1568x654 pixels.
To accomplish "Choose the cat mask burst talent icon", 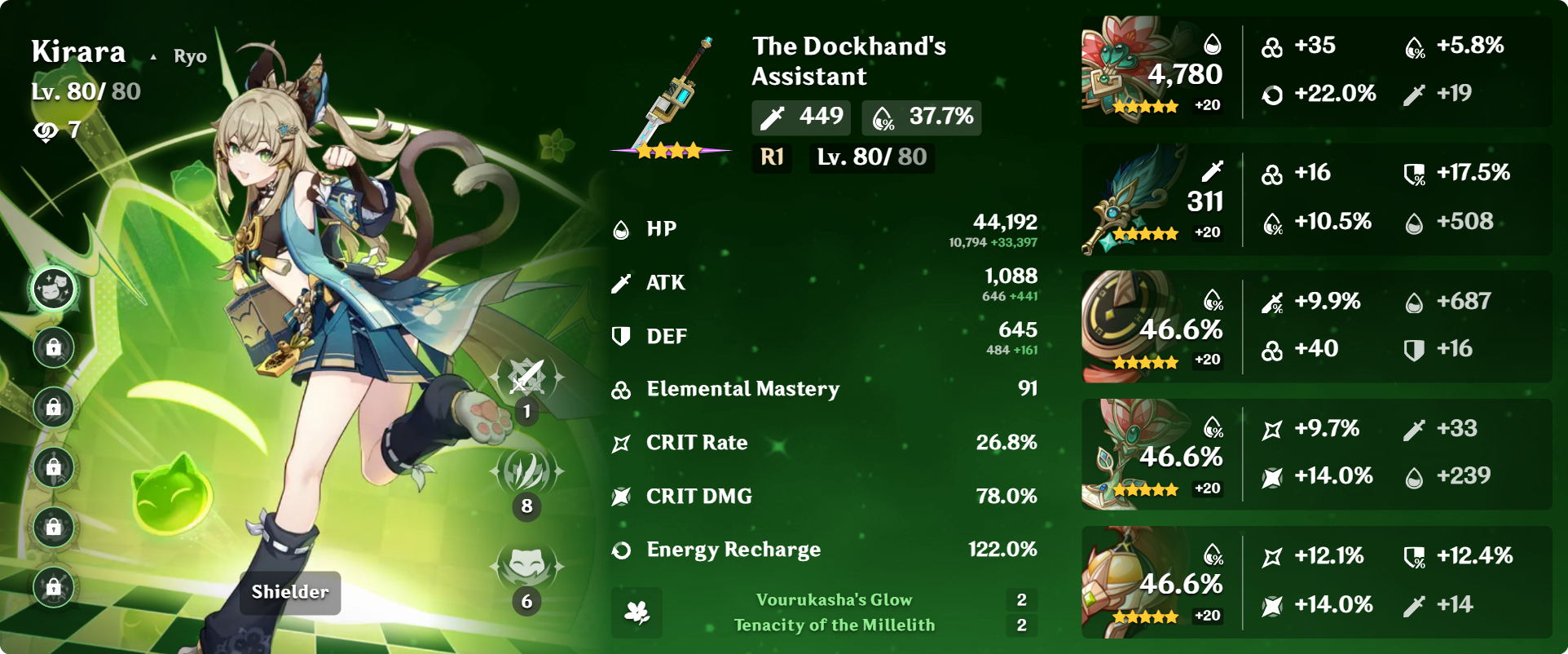I will click(526, 567).
